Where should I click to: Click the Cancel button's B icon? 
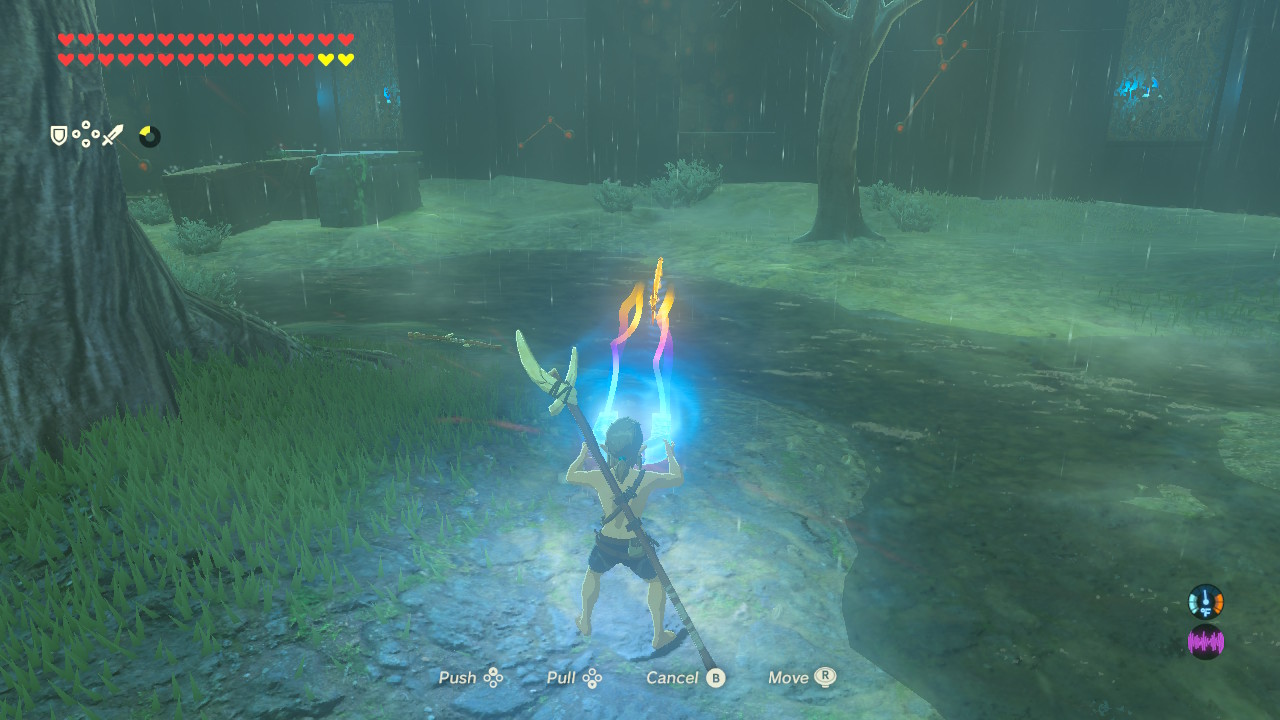[x=716, y=678]
